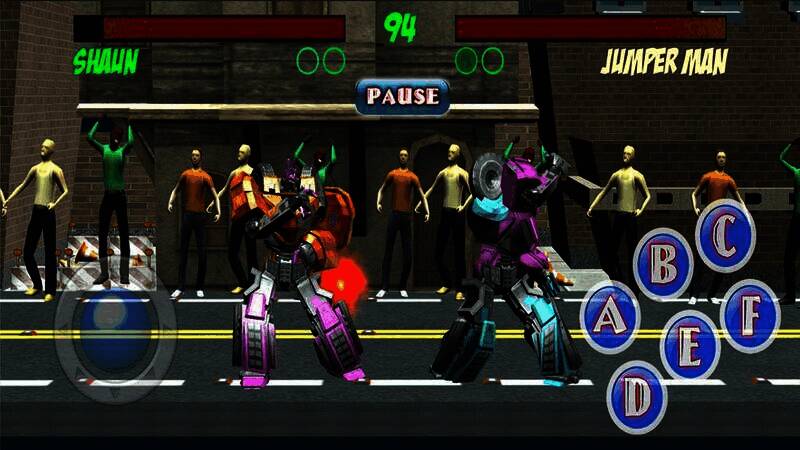Select the F attack button
Viewport: 800px width, 450px height.
coord(749,316)
